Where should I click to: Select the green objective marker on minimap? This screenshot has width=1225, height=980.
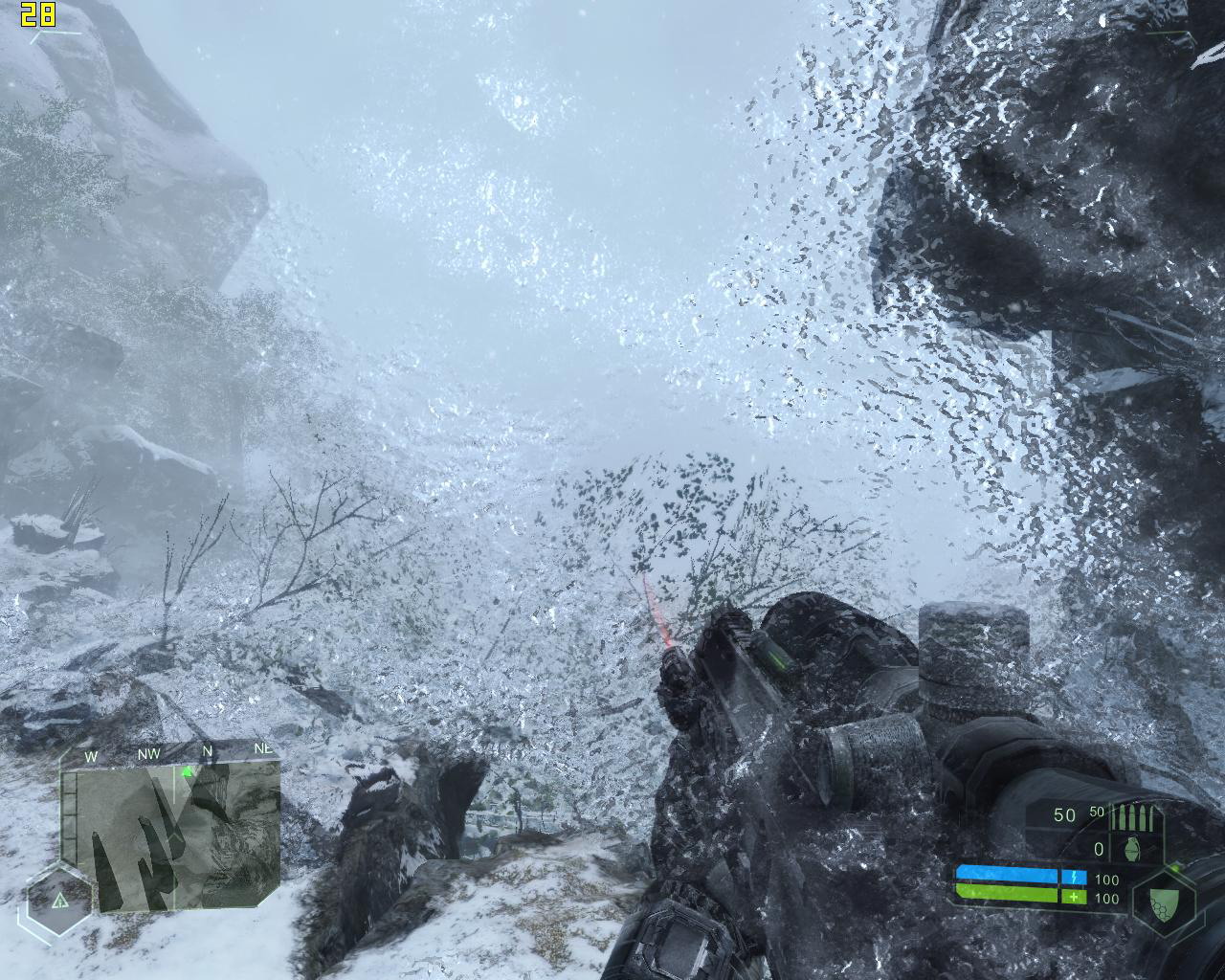point(188,771)
